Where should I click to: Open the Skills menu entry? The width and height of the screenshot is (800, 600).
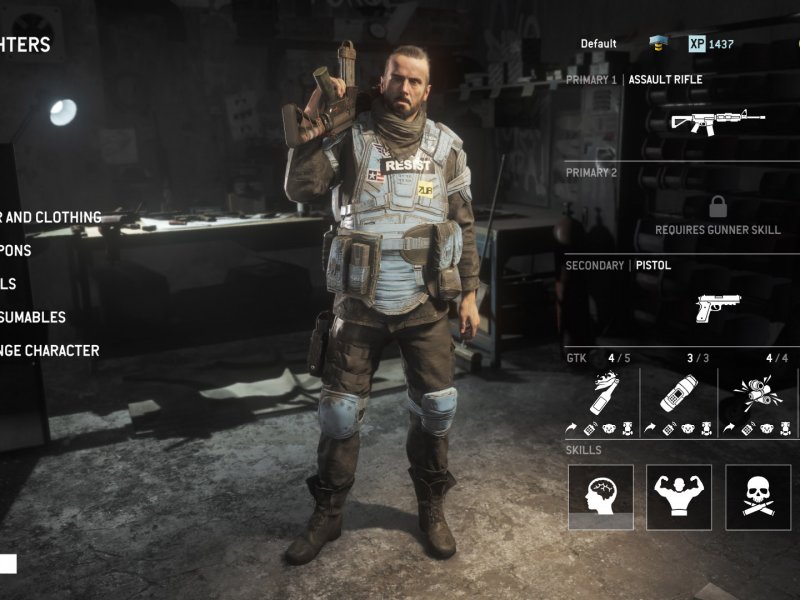click(10, 283)
